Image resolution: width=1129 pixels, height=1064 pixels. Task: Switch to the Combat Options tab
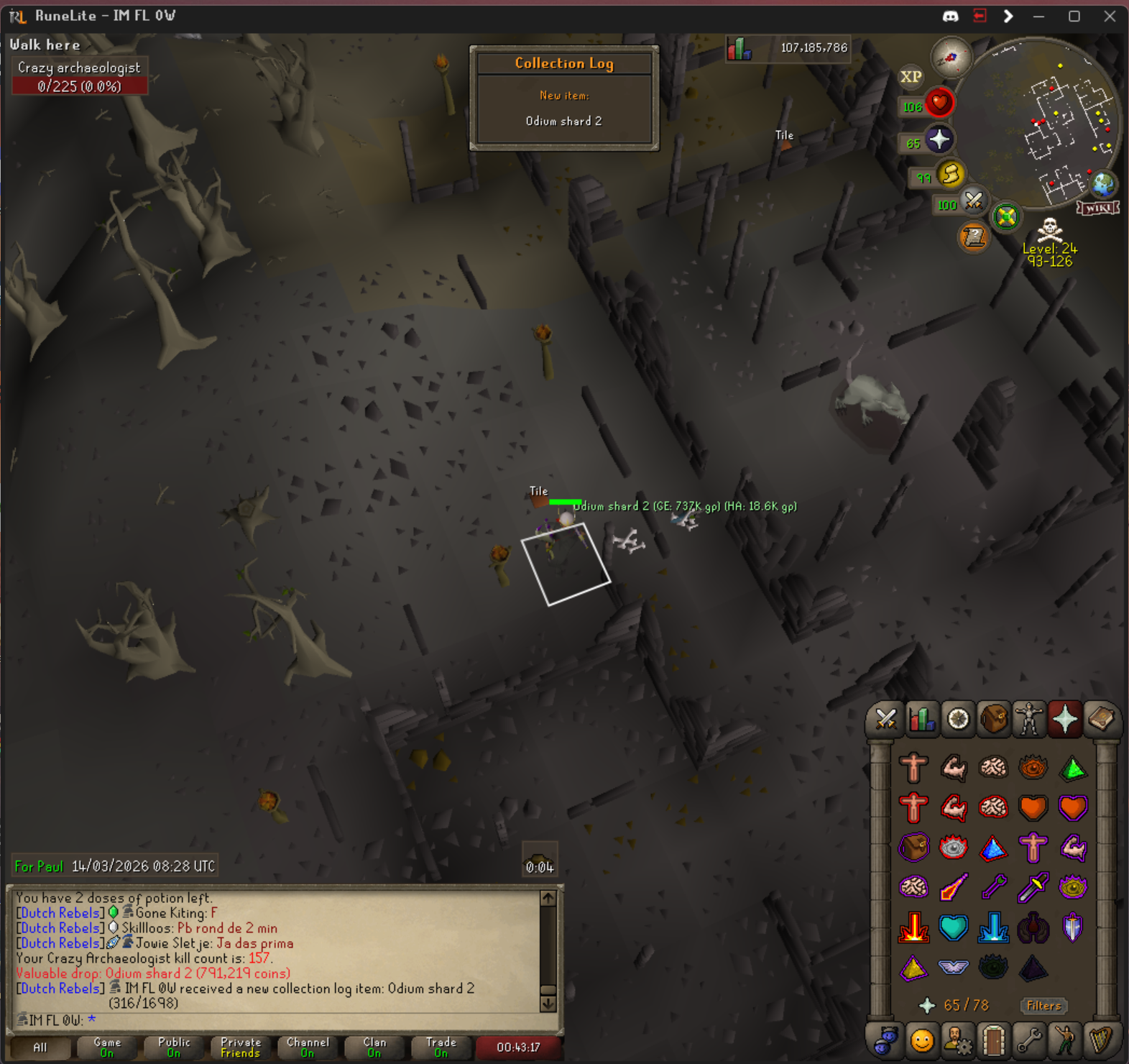(x=885, y=719)
